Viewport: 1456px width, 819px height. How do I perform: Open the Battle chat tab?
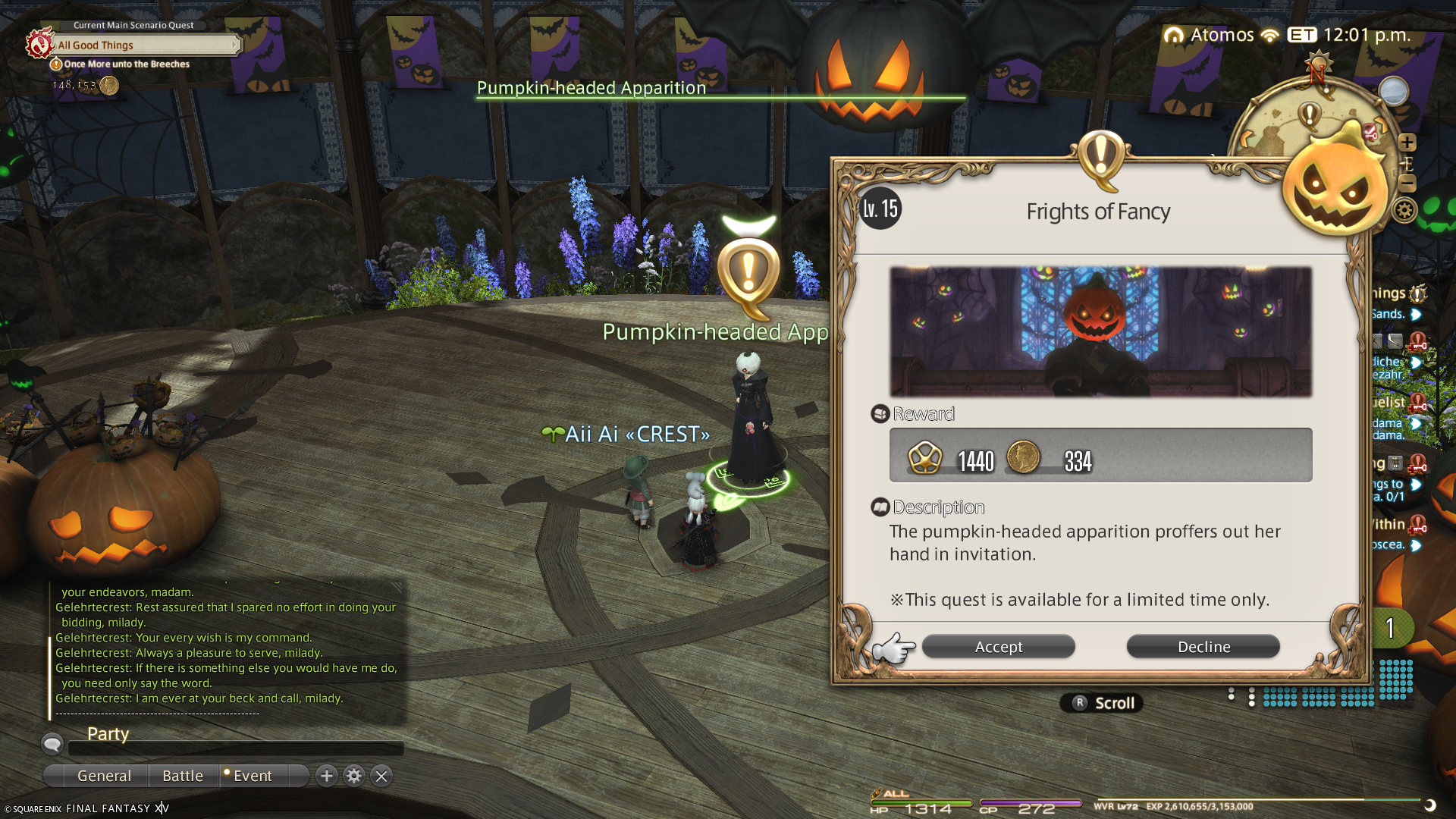(183, 776)
